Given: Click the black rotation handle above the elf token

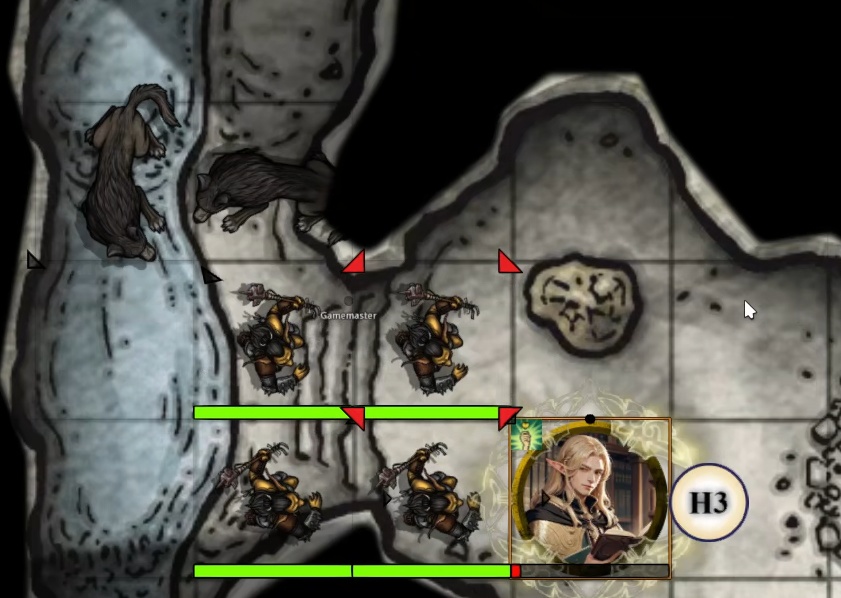Looking at the screenshot, I should [590, 419].
